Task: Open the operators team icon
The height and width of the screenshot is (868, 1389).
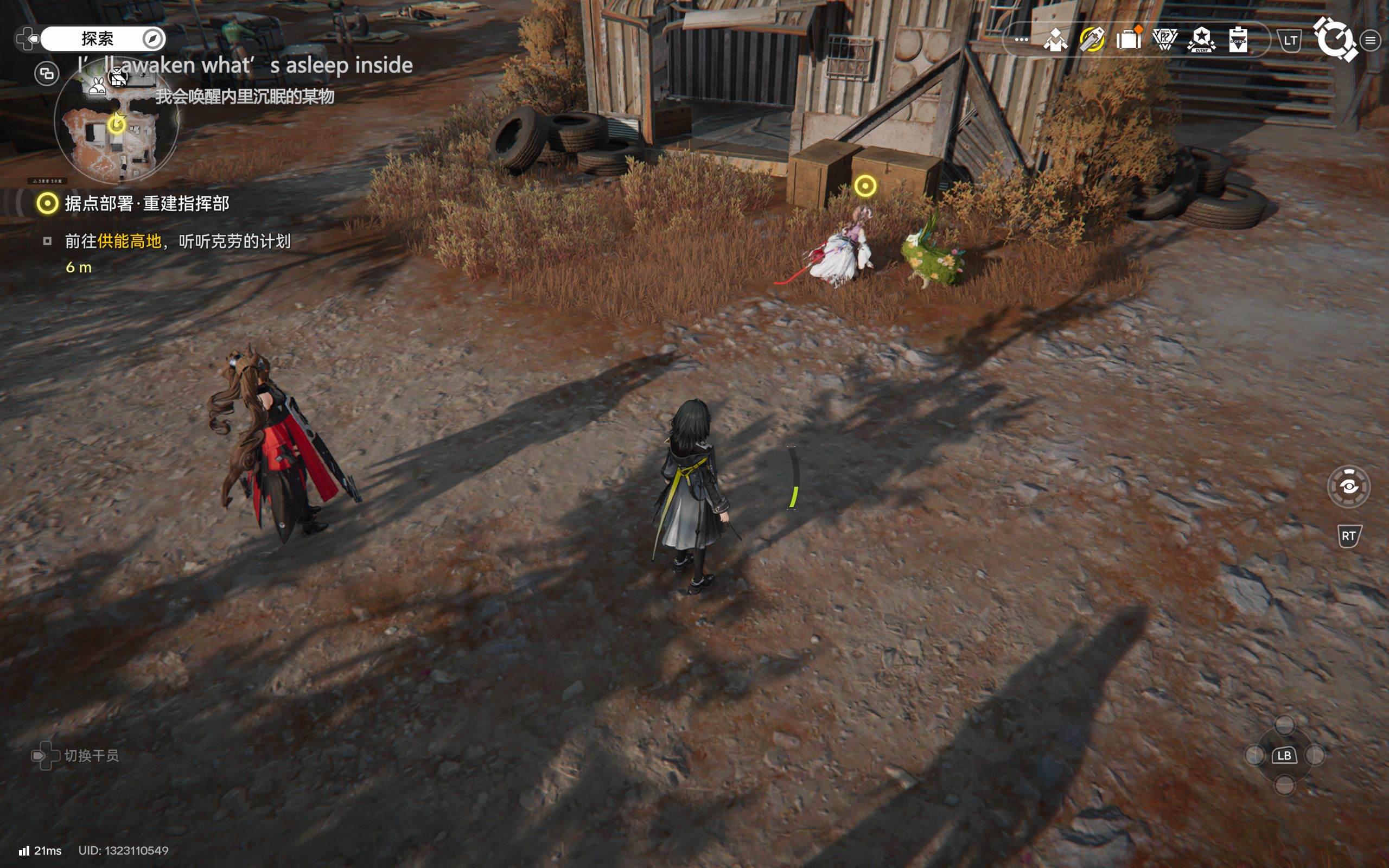Action: tap(1055, 40)
